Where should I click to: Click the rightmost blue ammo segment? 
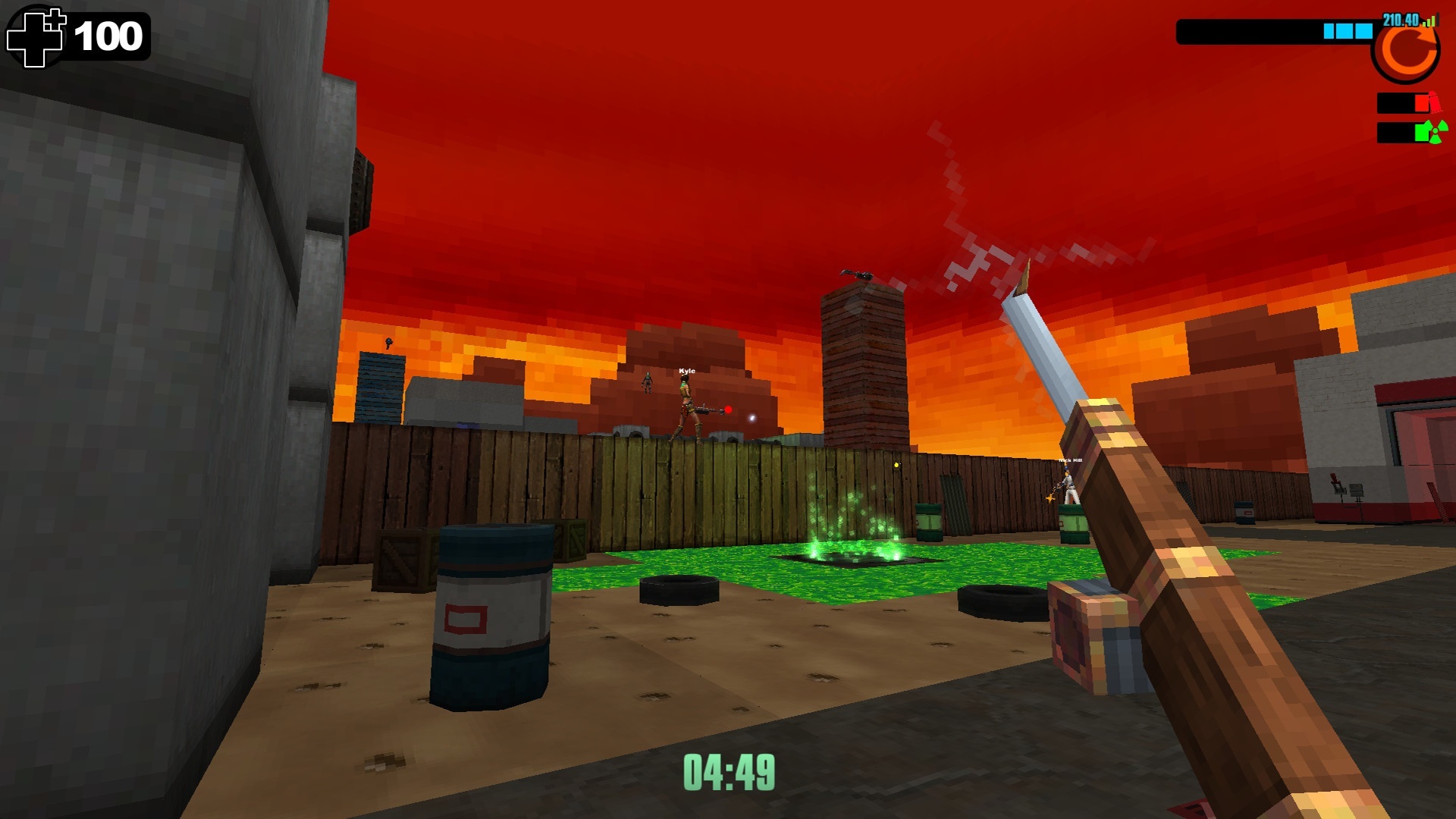(1364, 32)
